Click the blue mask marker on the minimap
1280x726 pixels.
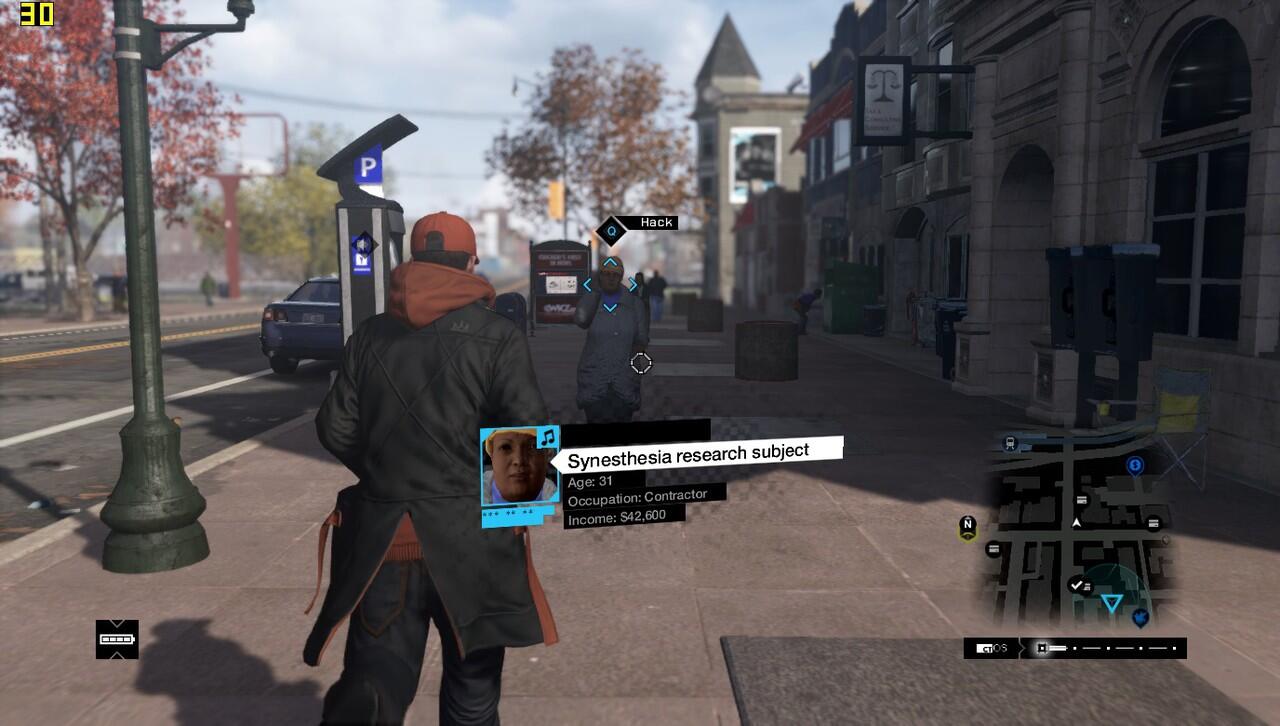coord(1139,619)
